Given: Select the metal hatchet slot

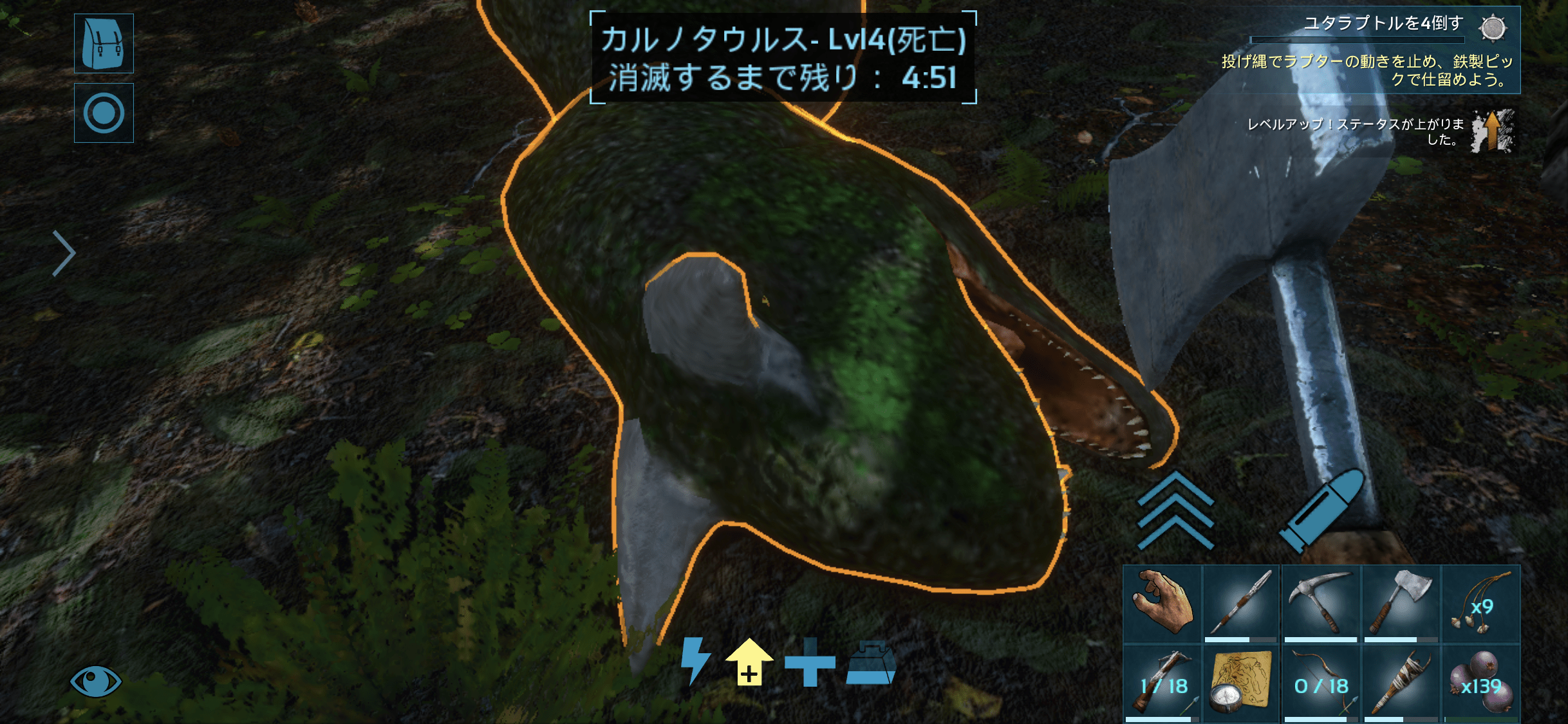Looking at the screenshot, I should coord(1401,604).
